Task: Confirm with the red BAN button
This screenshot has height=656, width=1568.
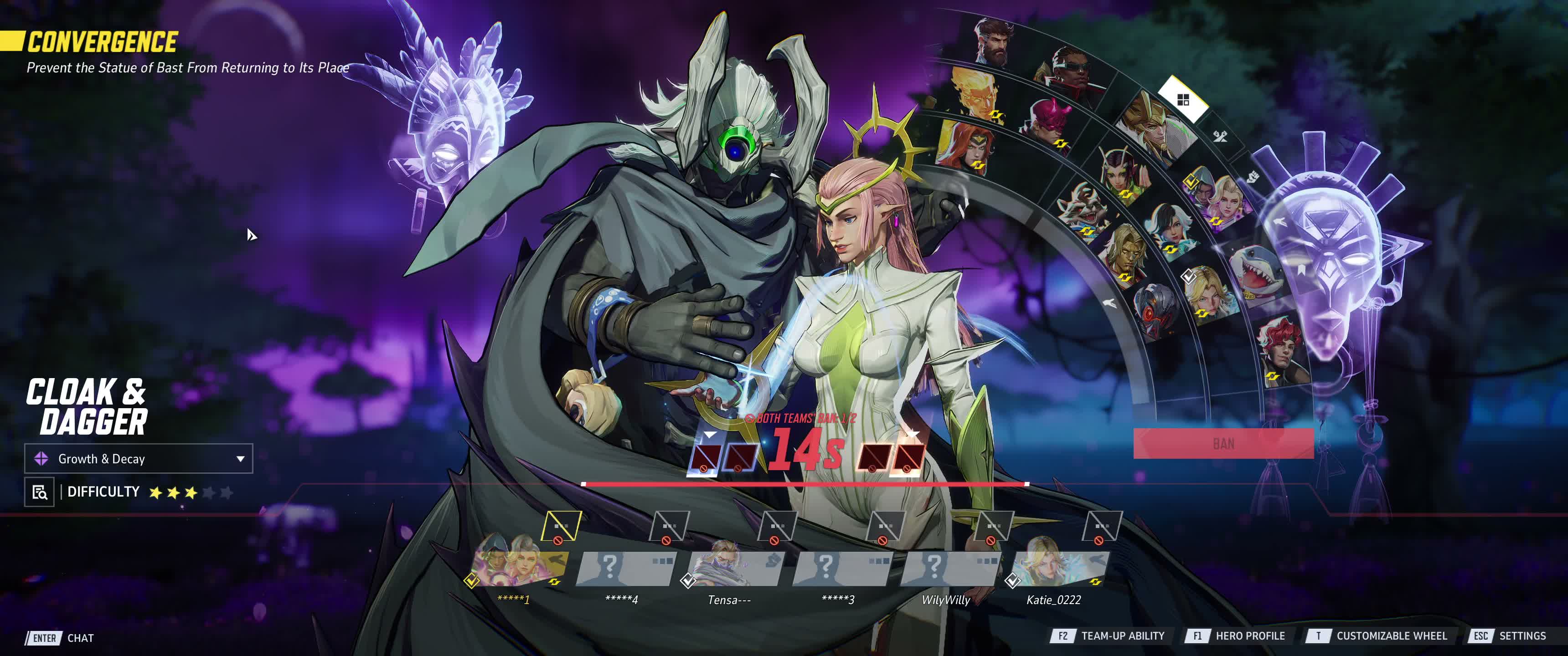Action: 1223,444
